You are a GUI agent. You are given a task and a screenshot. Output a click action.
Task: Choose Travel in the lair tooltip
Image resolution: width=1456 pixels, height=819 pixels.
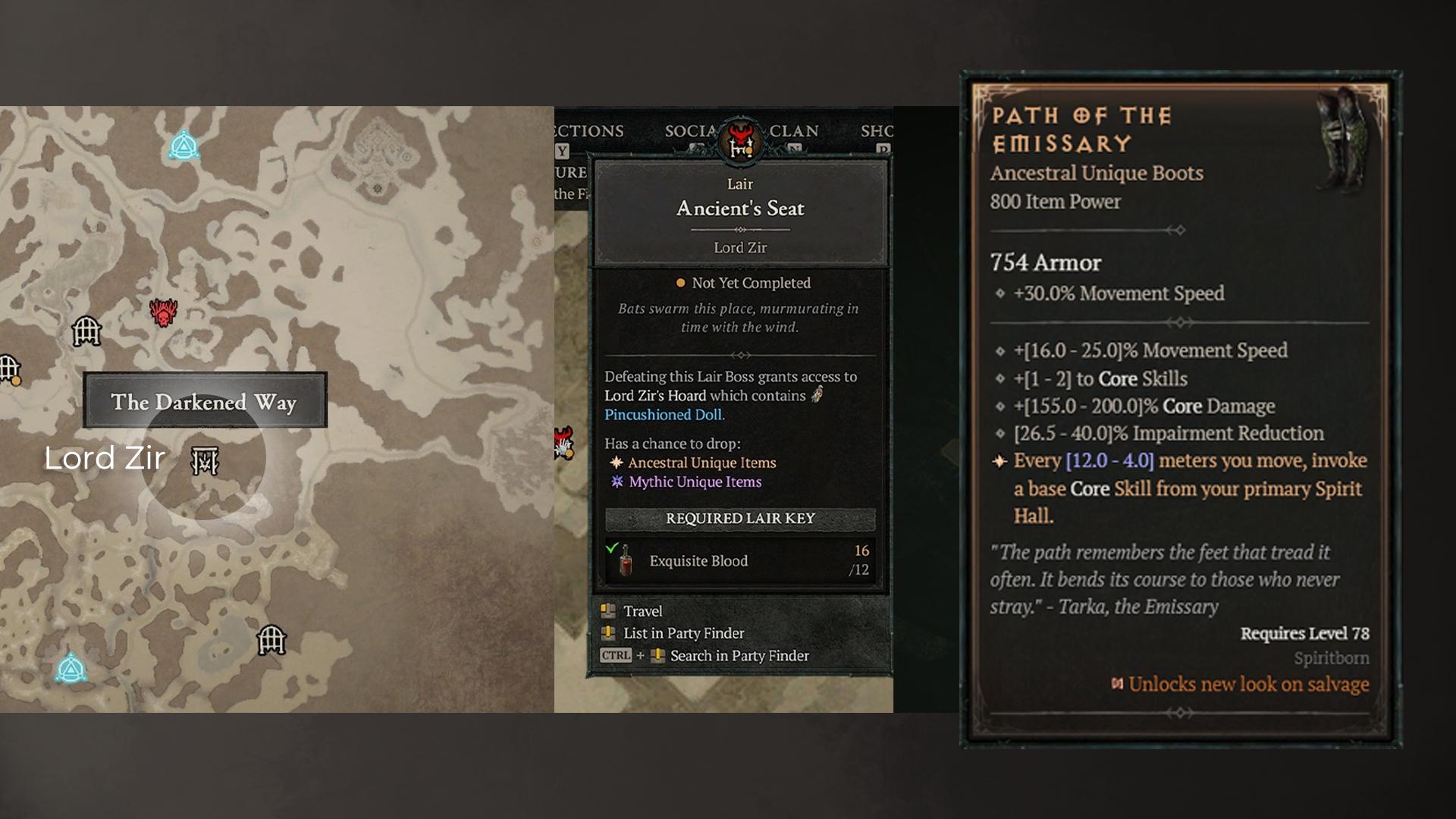pos(642,611)
